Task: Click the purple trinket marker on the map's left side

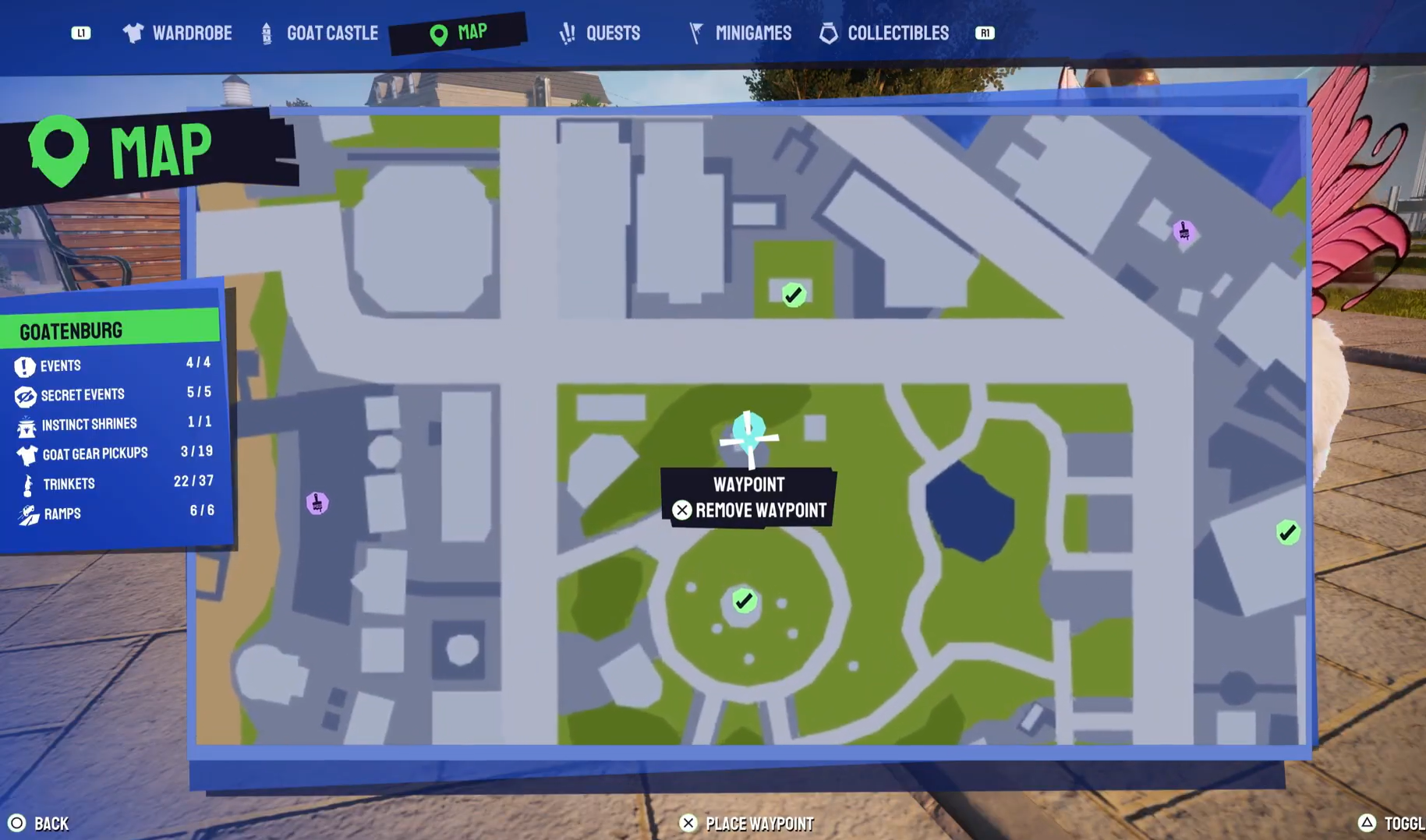Action: [317, 503]
